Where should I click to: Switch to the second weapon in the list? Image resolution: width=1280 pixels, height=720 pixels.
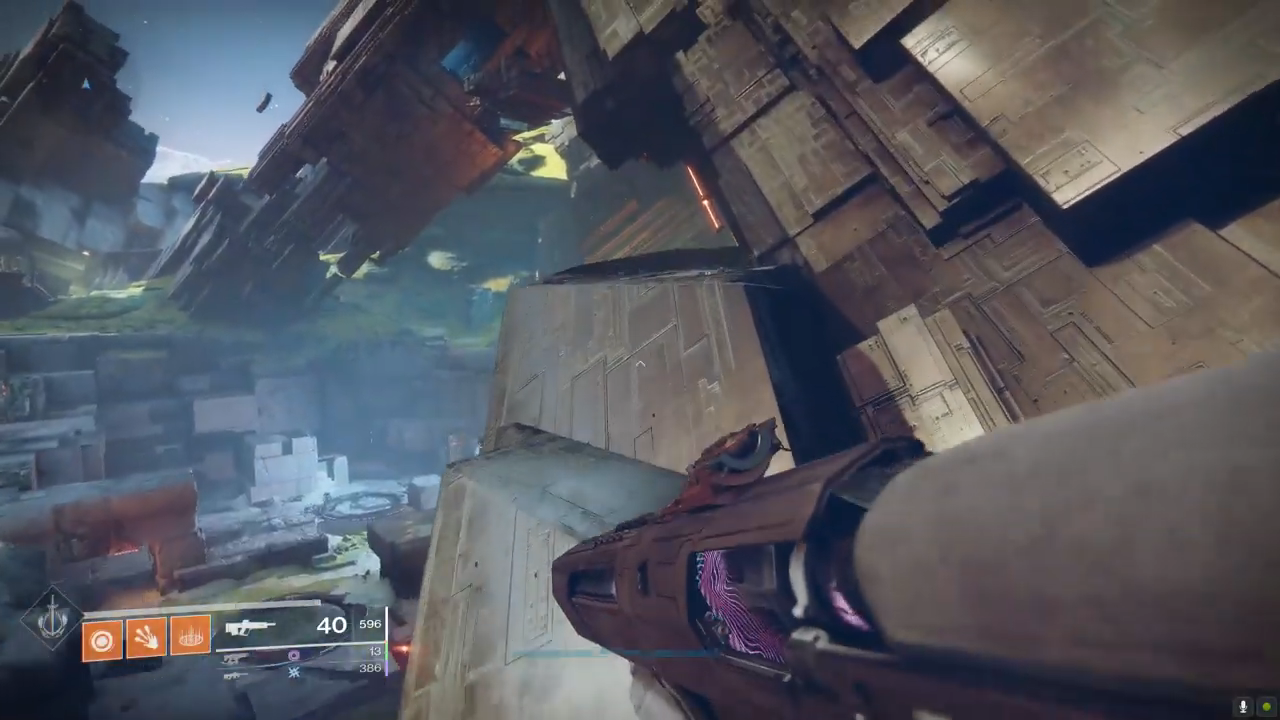click(236, 658)
